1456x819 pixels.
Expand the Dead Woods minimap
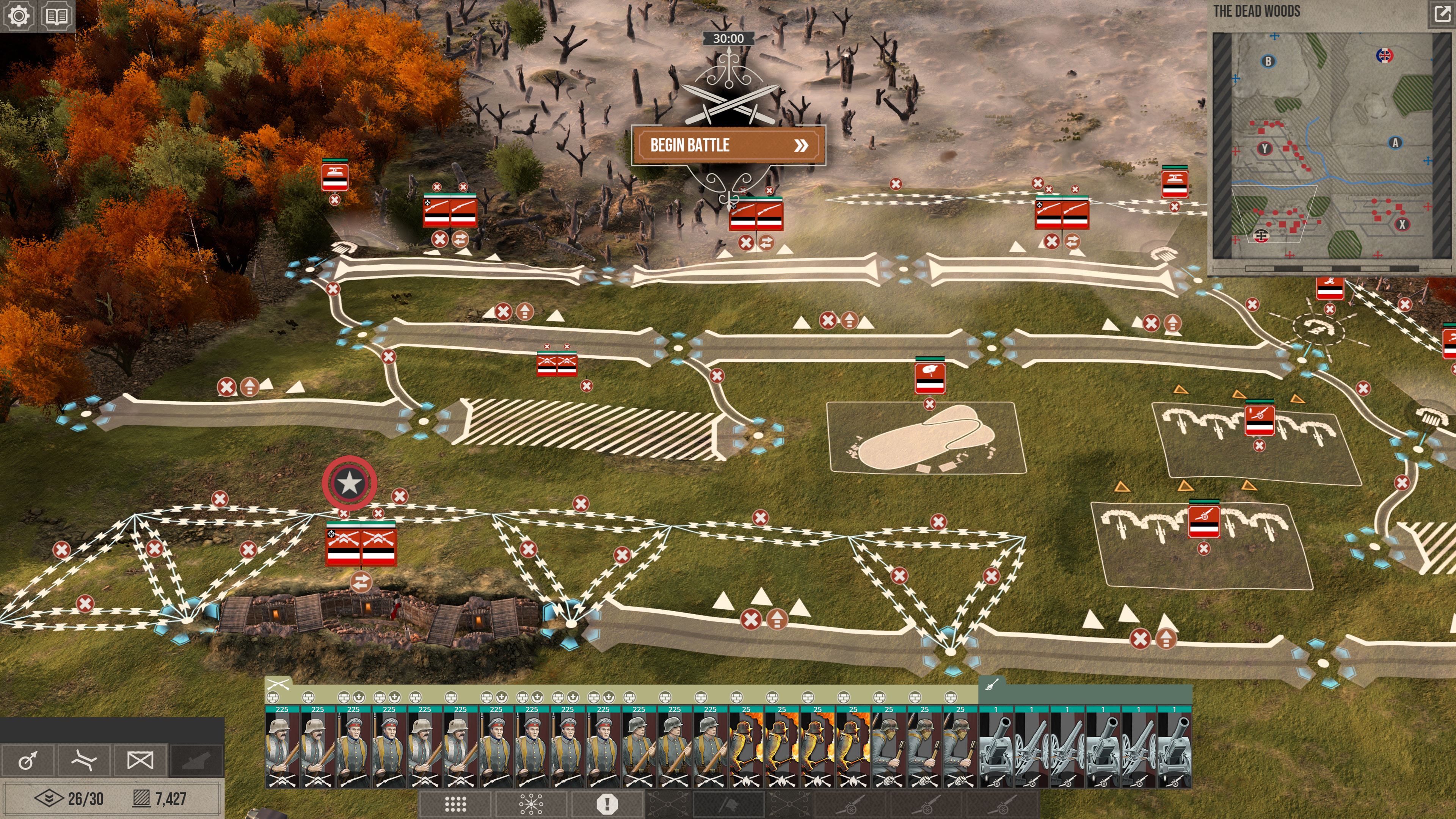coord(1442,13)
